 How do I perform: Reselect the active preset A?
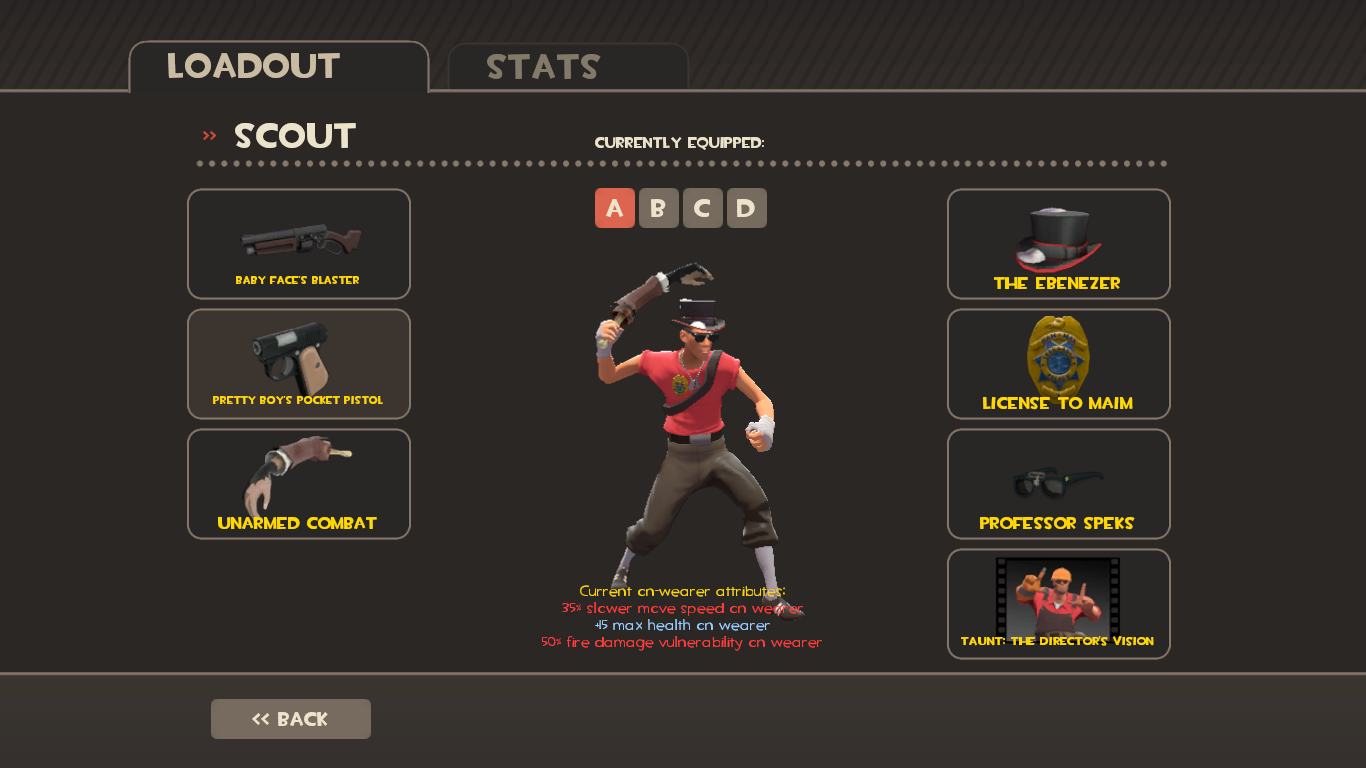[x=615, y=208]
